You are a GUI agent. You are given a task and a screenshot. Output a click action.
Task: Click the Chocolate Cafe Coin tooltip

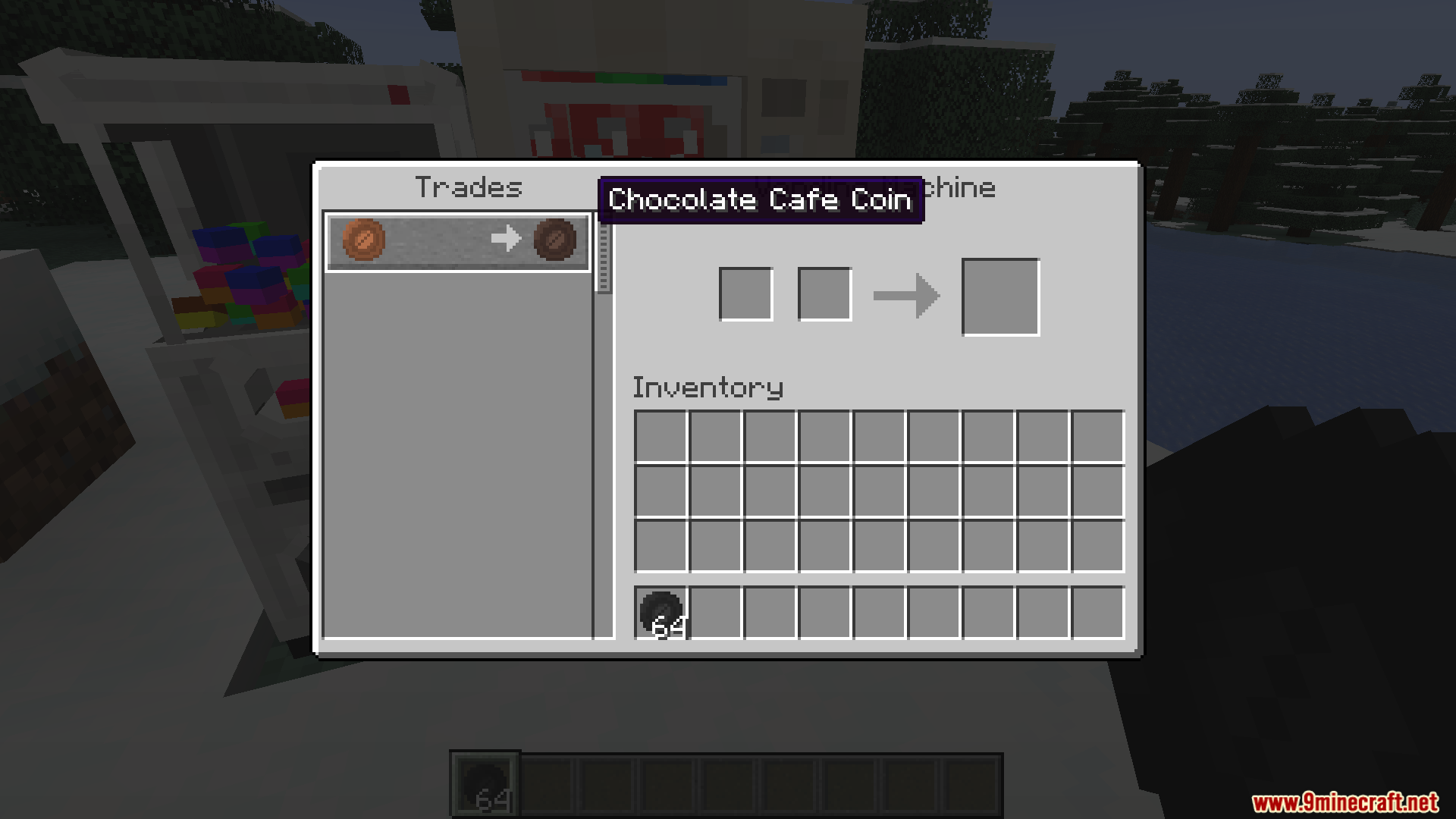pyautogui.click(x=760, y=199)
